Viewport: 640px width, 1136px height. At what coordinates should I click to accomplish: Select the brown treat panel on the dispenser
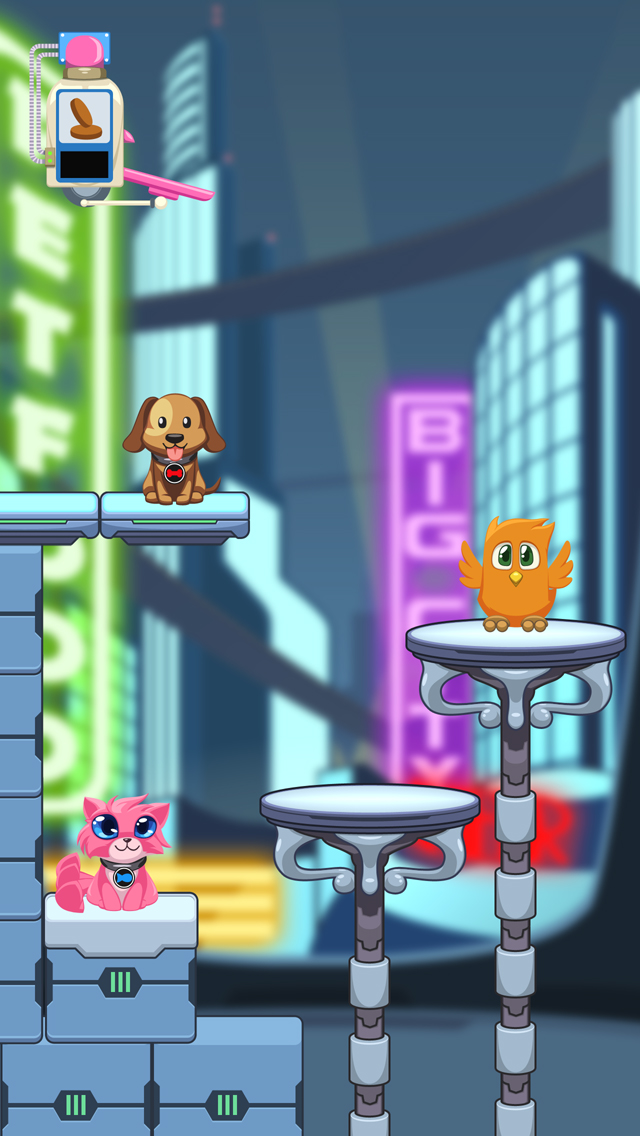click(84, 120)
